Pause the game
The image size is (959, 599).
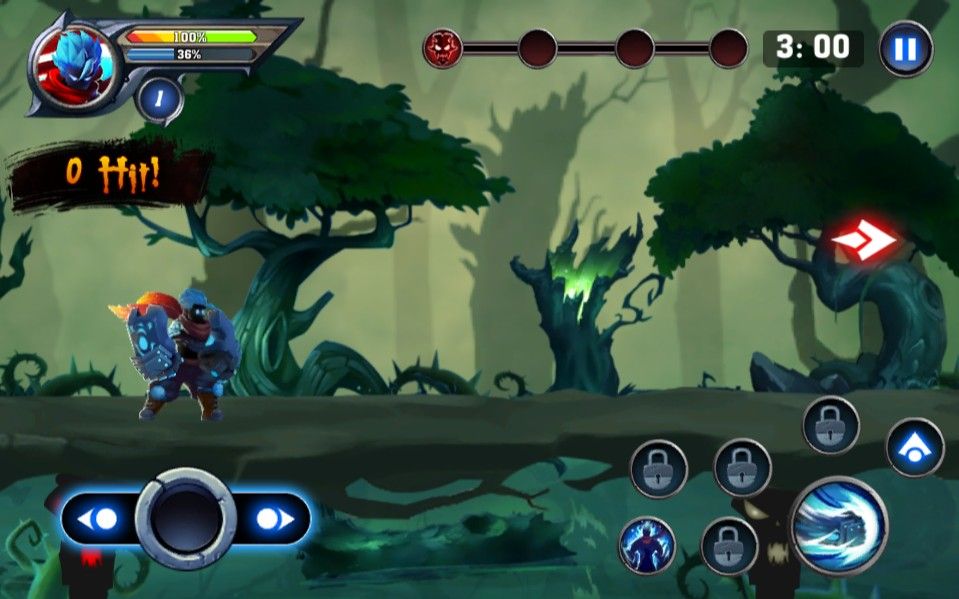[906, 48]
